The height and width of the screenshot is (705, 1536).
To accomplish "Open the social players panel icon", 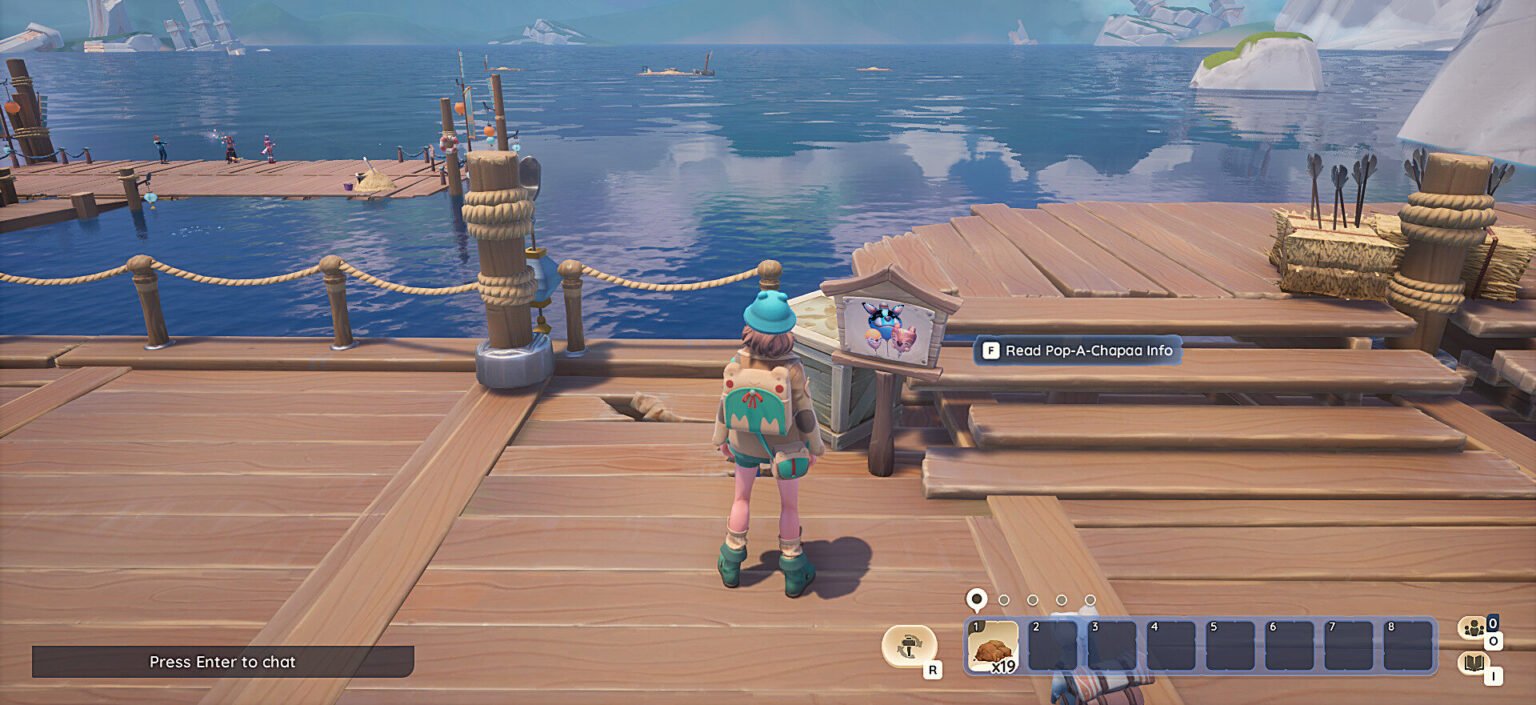I will [1471, 628].
